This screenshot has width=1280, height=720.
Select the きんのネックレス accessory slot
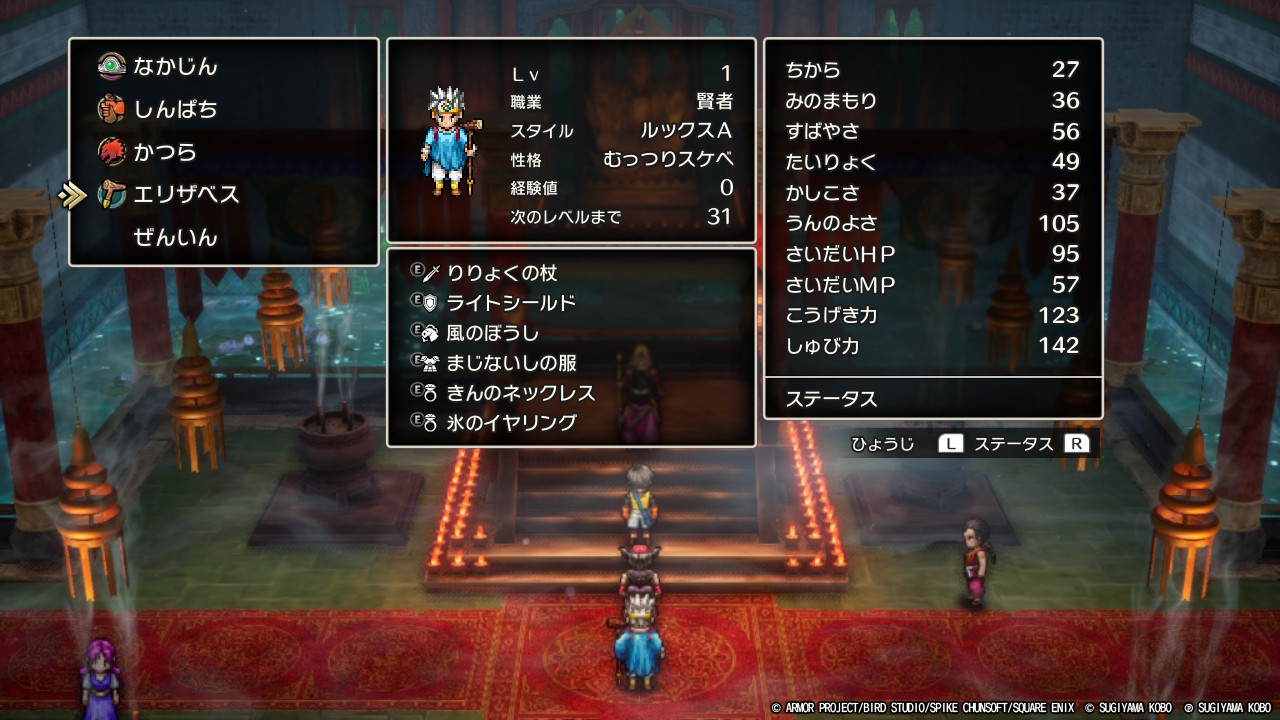(520, 393)
